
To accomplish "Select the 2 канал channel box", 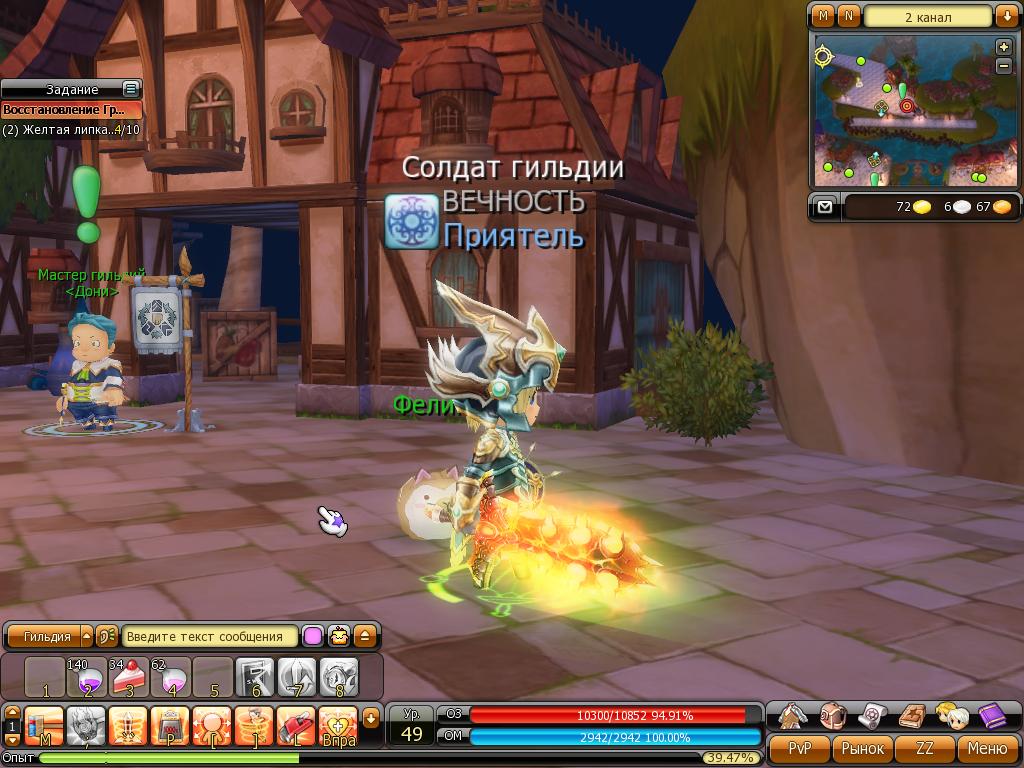I will click(x=928, y=17).
